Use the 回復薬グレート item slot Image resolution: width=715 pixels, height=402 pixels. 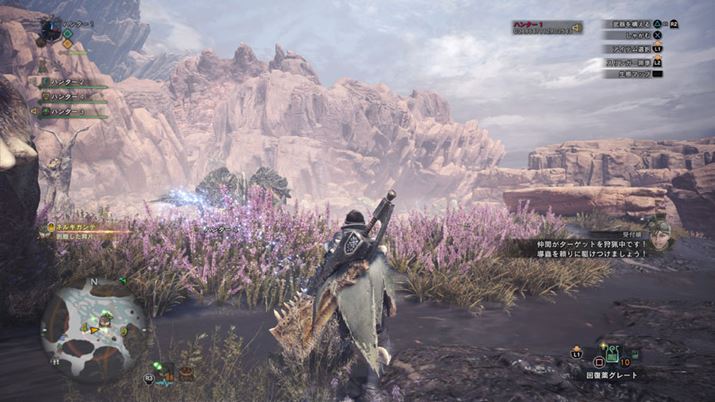coord(610,355)
